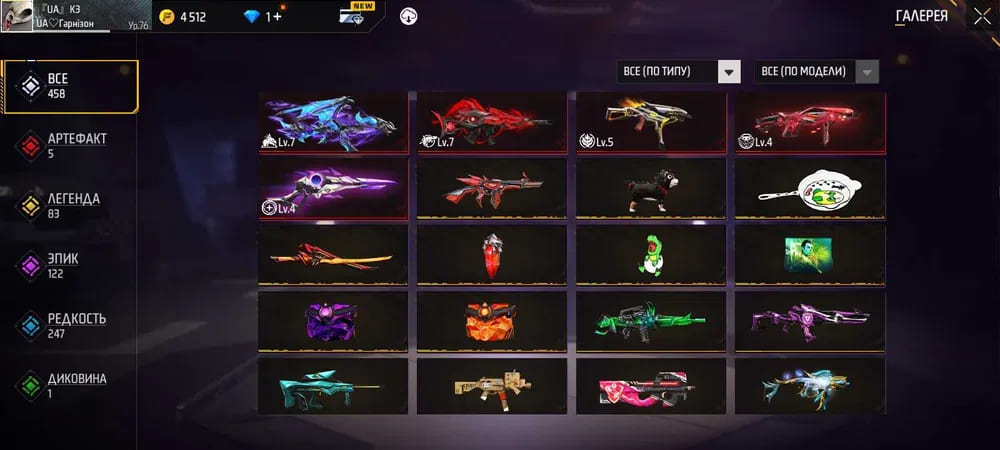Click the player profile avatar
This screenshot has height=450, width=1000.
(18, 16)
